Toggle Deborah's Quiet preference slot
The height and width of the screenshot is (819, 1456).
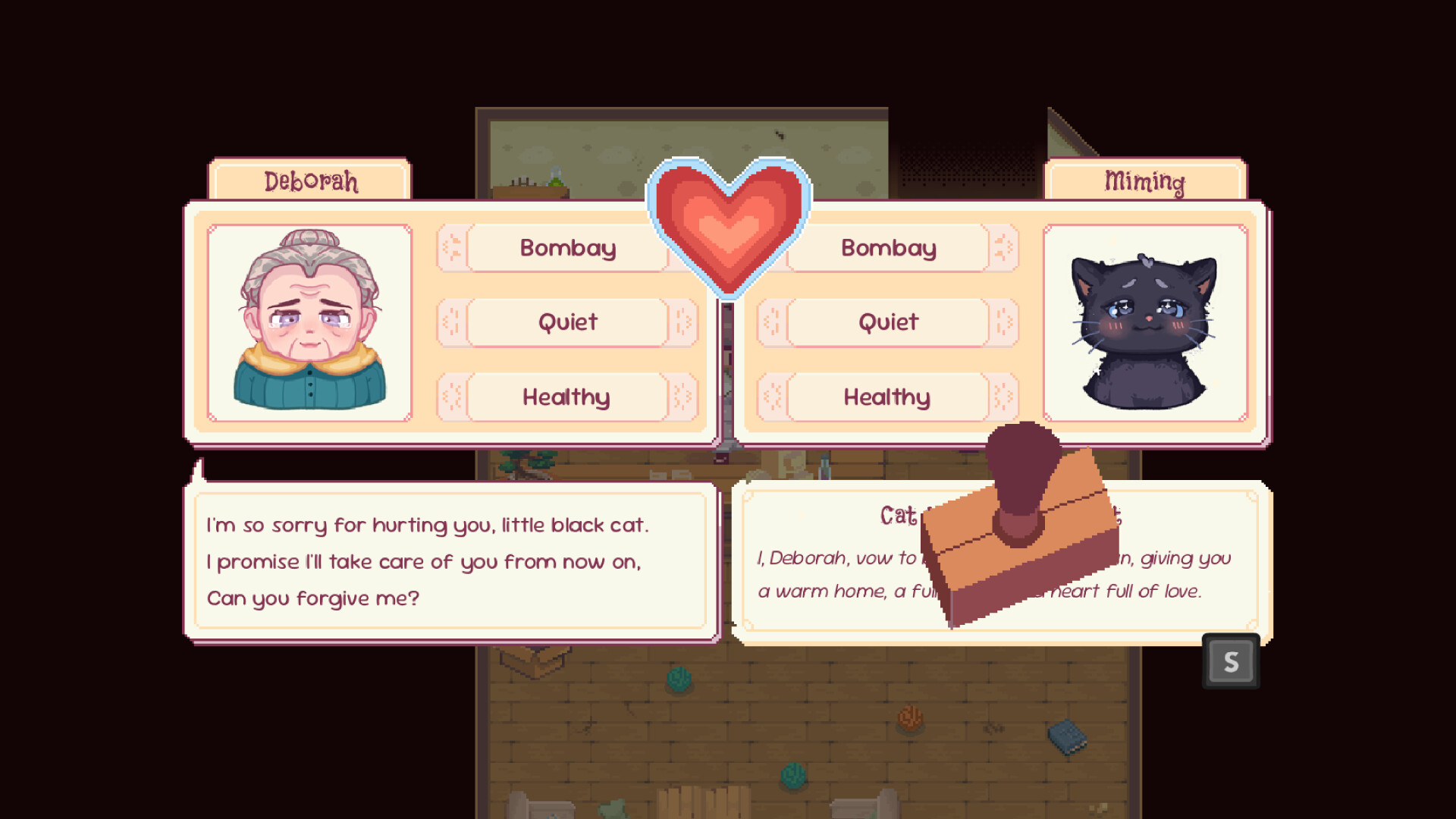pos(566,322)
